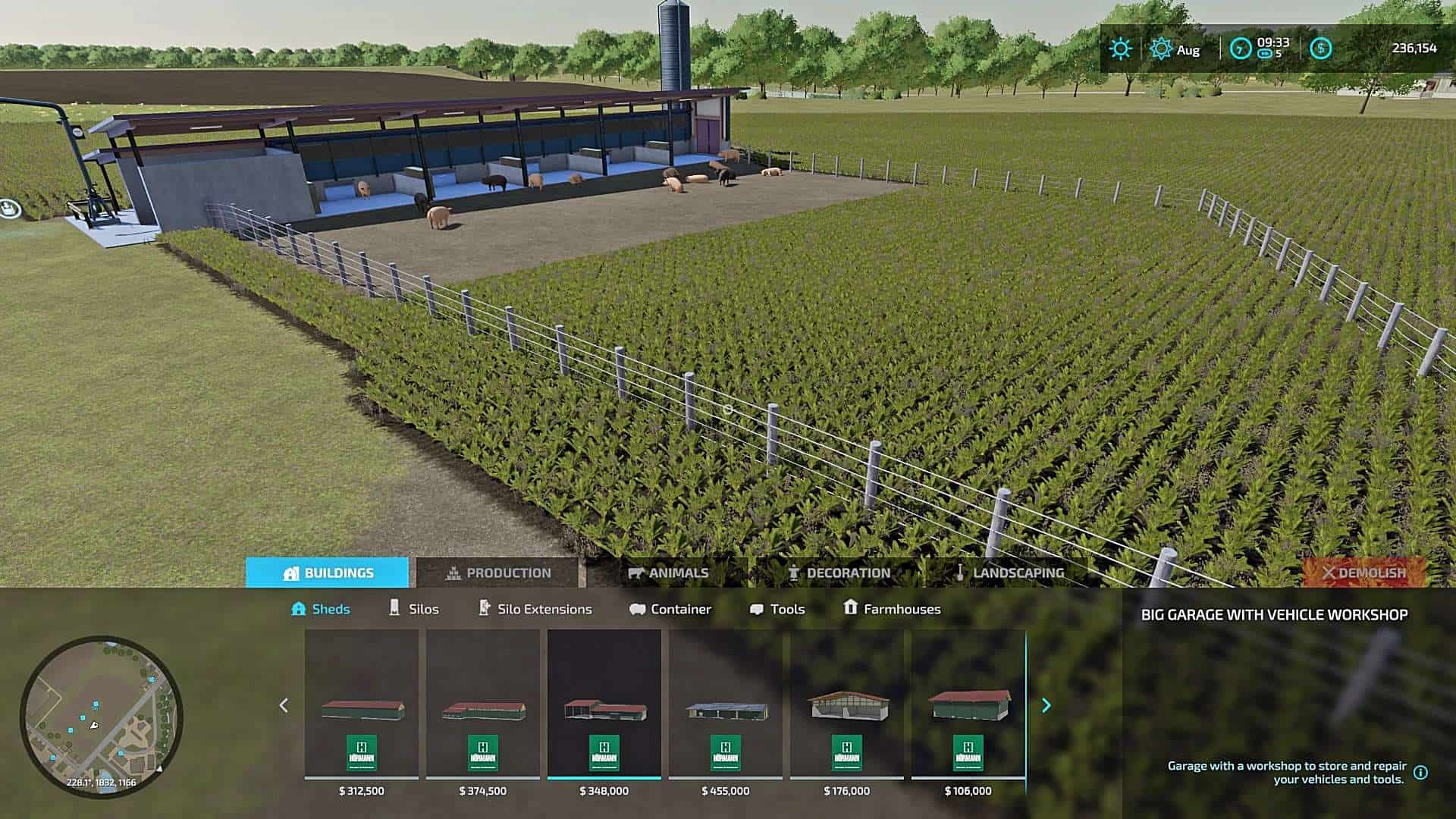Open the Farmhouses subcategory

[892, 609]
